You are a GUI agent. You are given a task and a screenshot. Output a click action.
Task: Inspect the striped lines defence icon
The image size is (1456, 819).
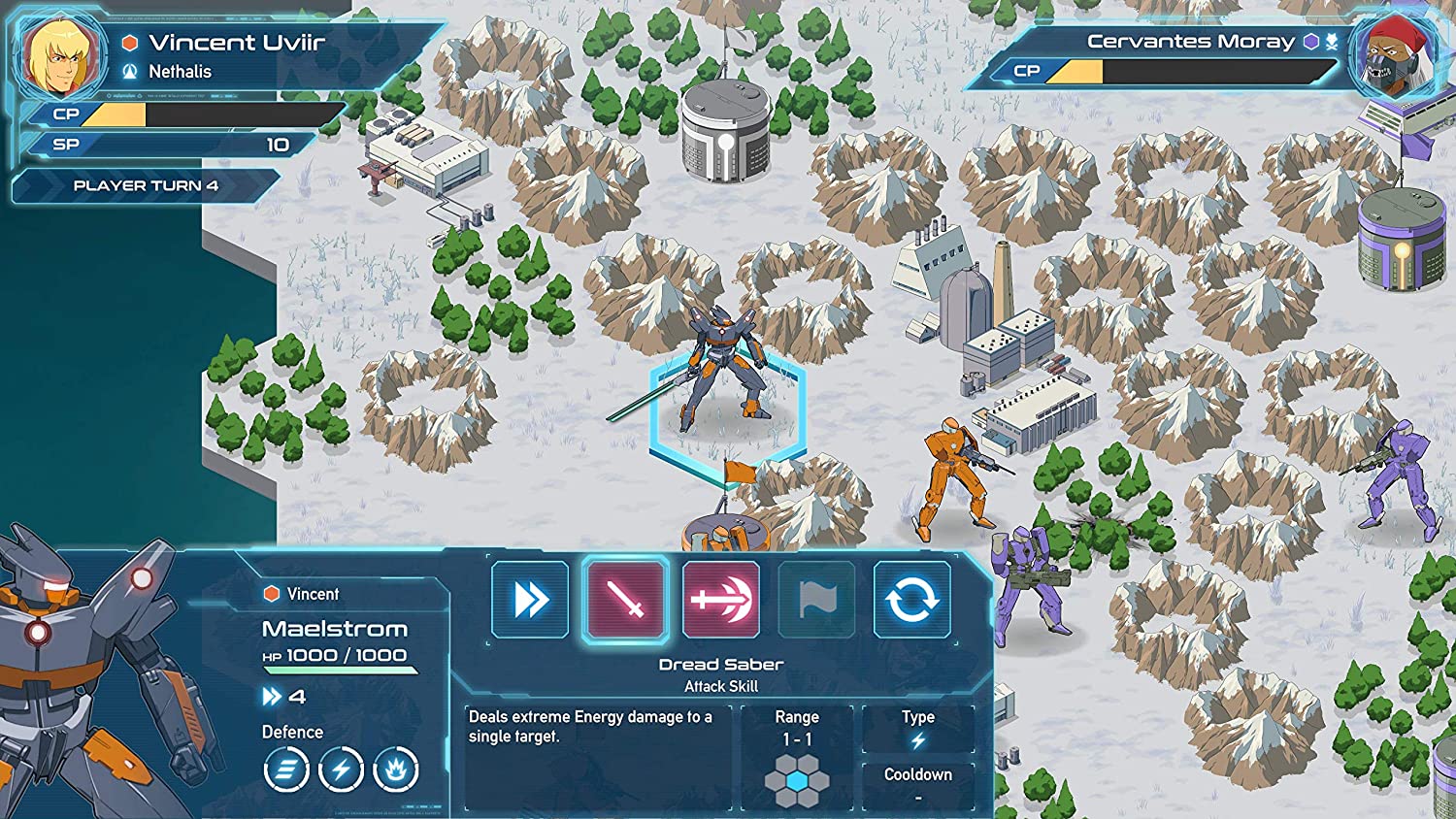tap(286, 770)
